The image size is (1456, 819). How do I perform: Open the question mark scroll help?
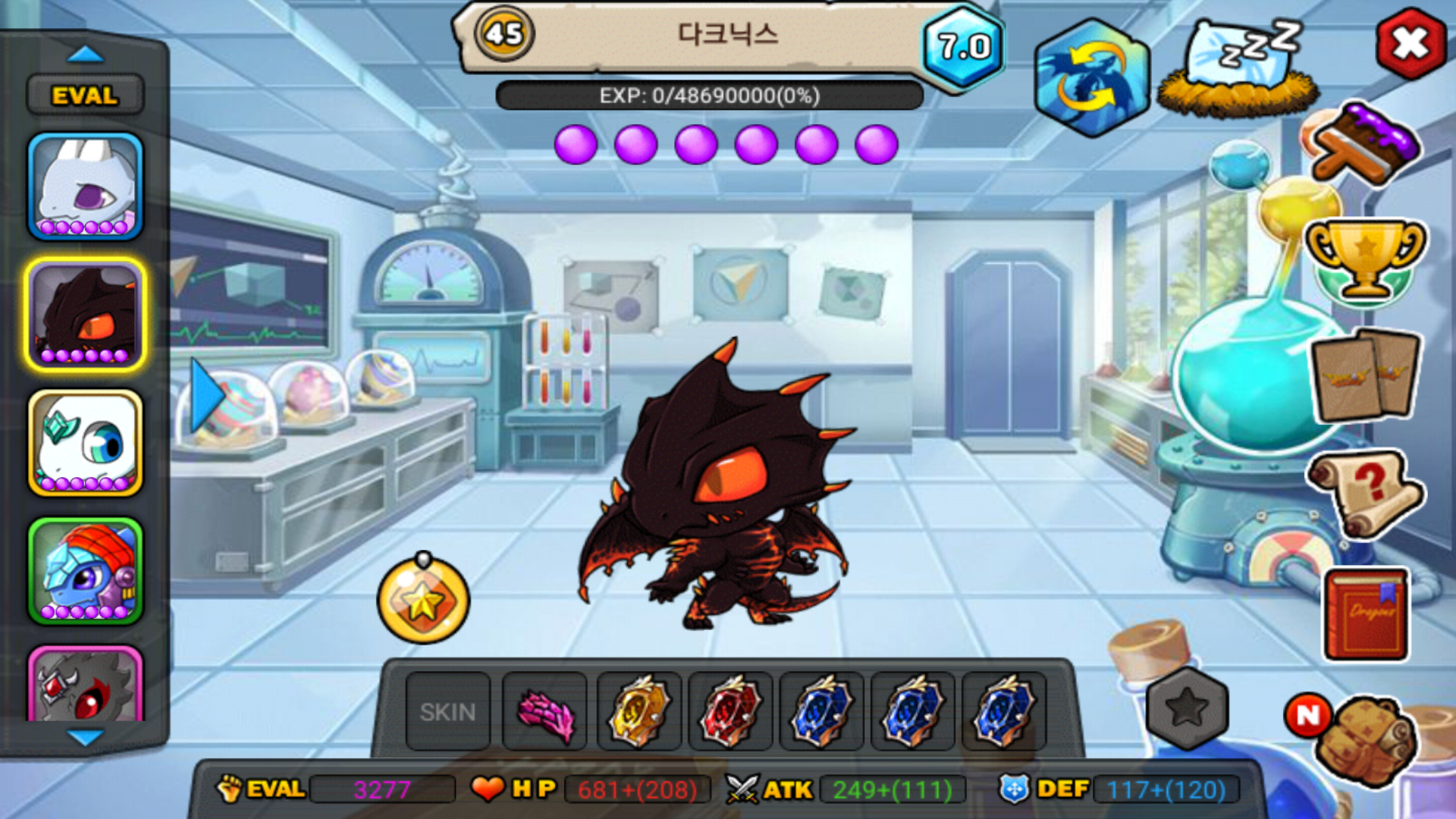click(x=1365, y=493)
